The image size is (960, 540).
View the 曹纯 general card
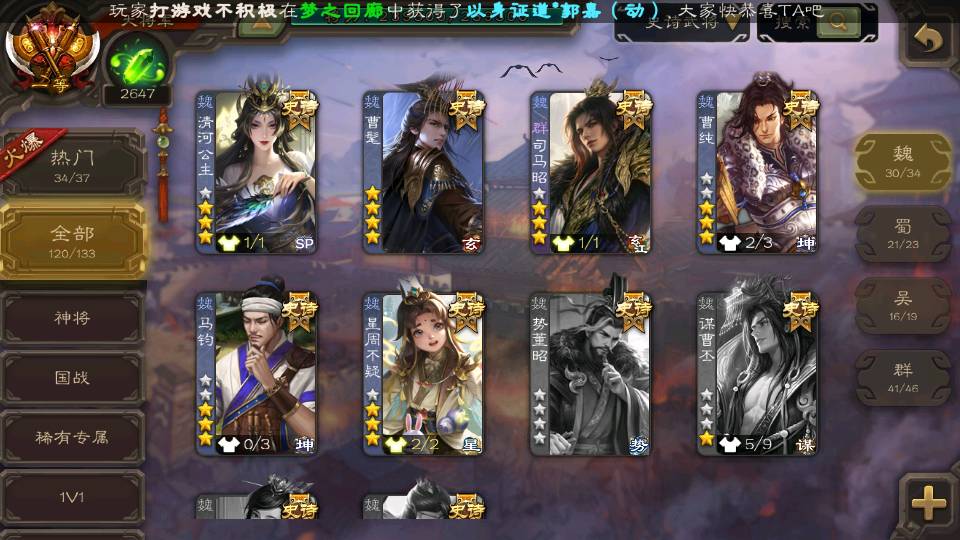[x=757, y=172]
